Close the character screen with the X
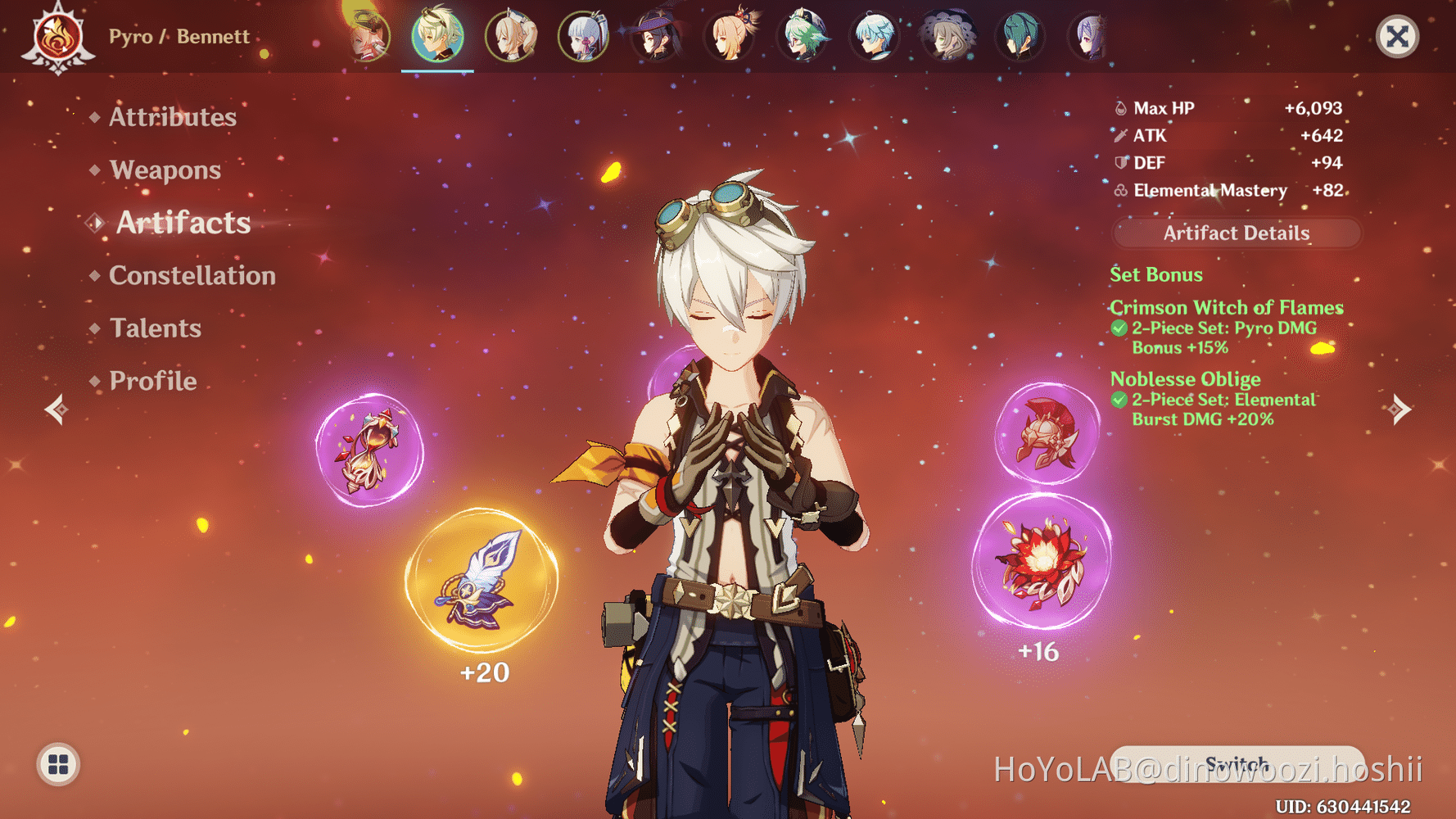Image resolution: width=1456 pixels, height=819 pixels. pos(1397,36)
